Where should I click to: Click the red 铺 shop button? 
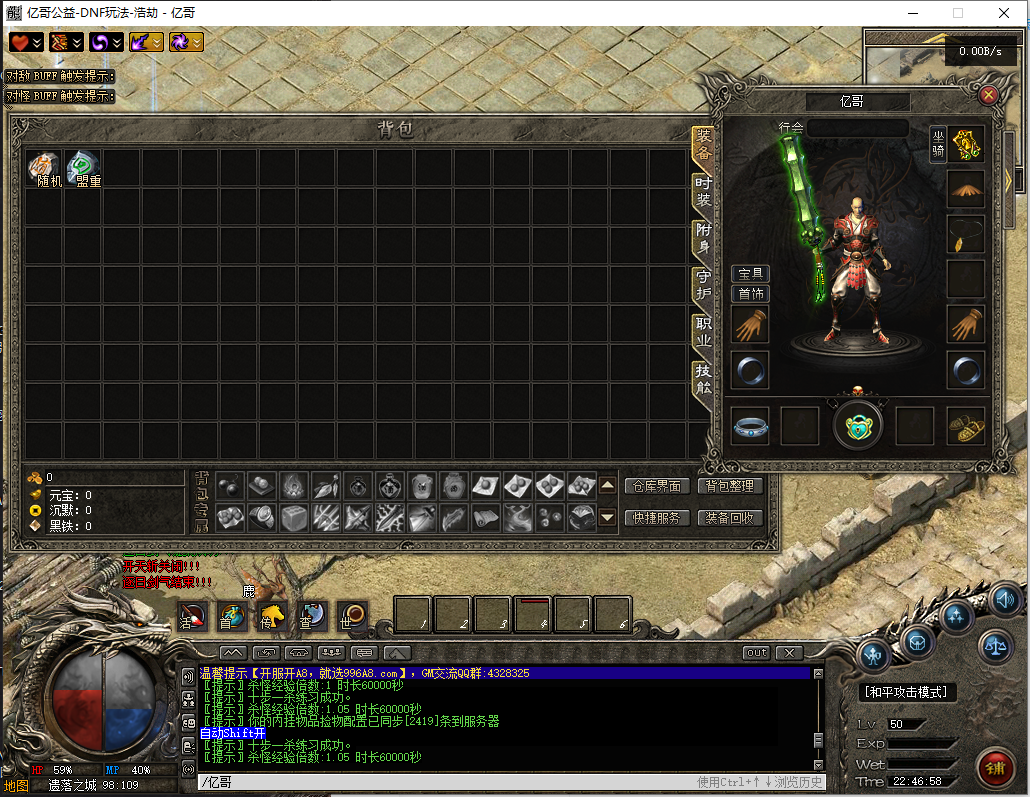point(994,768)
